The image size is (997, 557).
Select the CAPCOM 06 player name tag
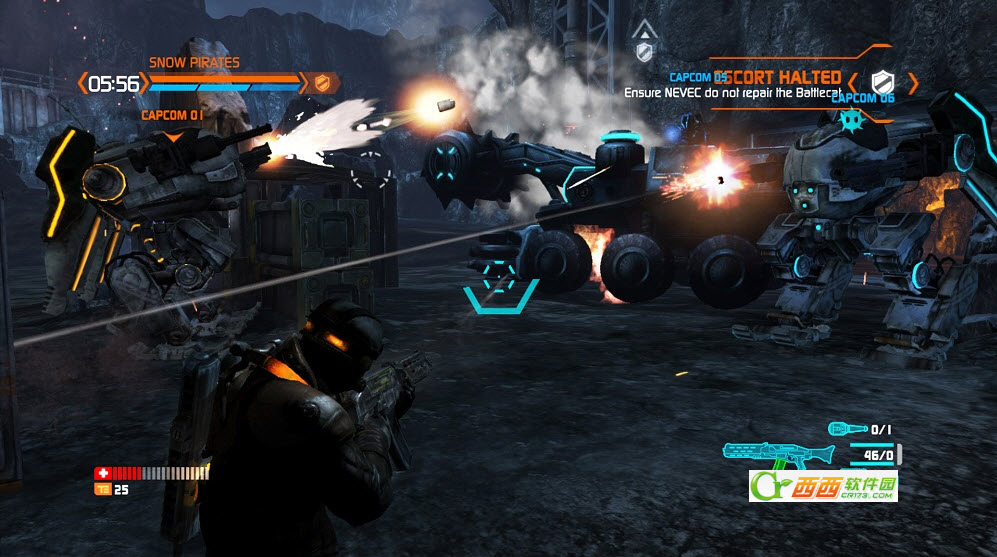pyautogui.click(x=862, y=98)
